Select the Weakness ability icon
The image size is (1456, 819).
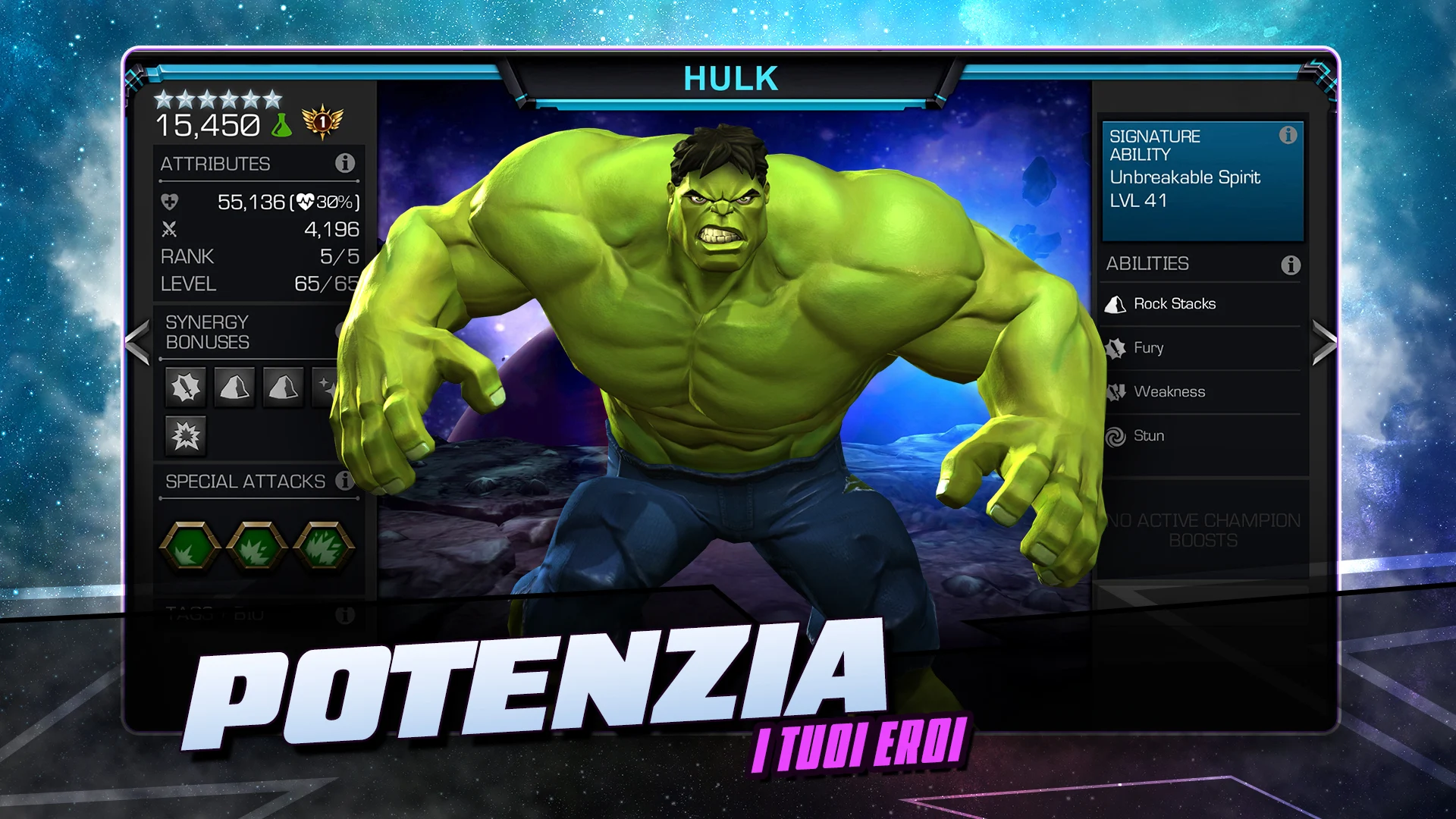(1116, 392)
